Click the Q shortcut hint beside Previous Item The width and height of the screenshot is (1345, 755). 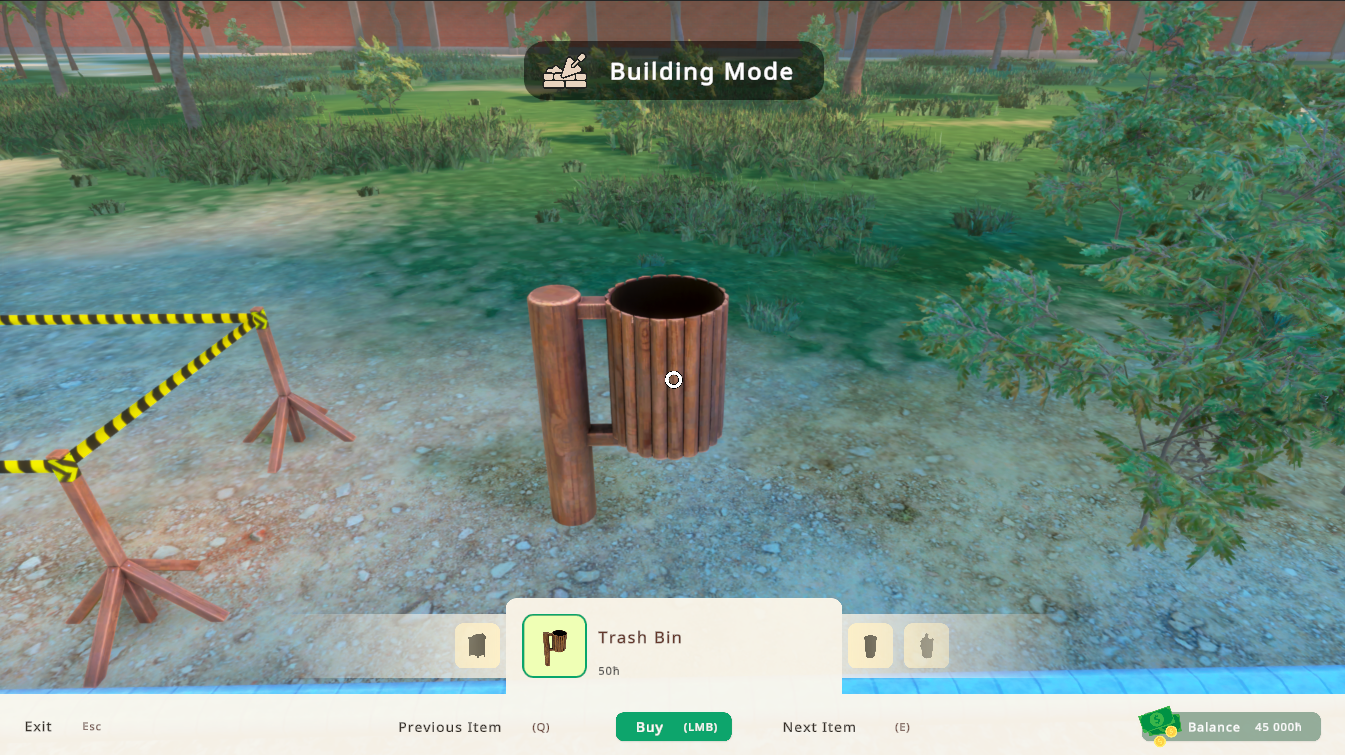pyautogui.click(x=540, y=728)
